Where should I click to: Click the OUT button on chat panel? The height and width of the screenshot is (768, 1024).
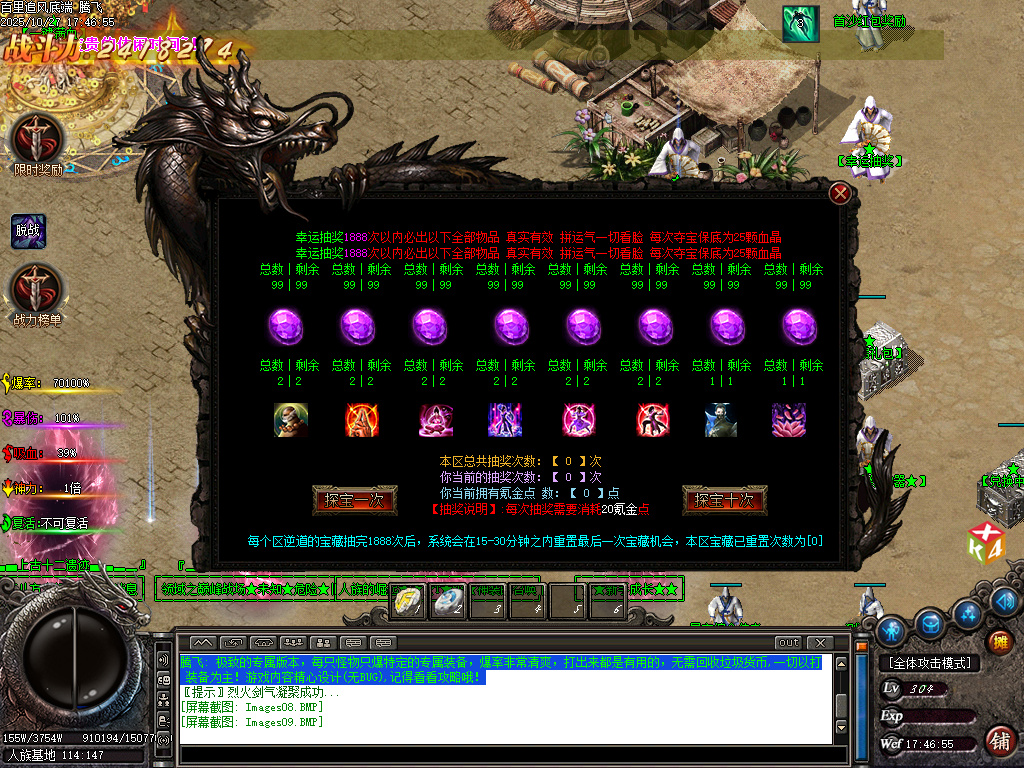pyautogui.click(x=789, y=642)
